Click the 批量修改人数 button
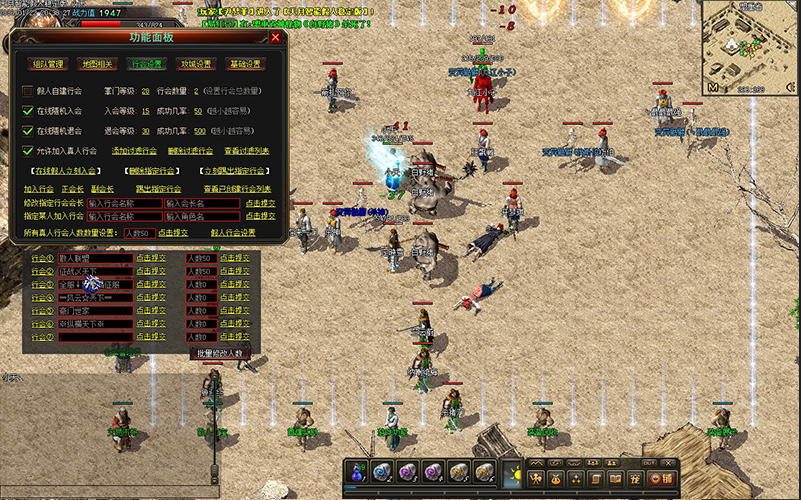The image size is (801, 500). tap(218, 353)
